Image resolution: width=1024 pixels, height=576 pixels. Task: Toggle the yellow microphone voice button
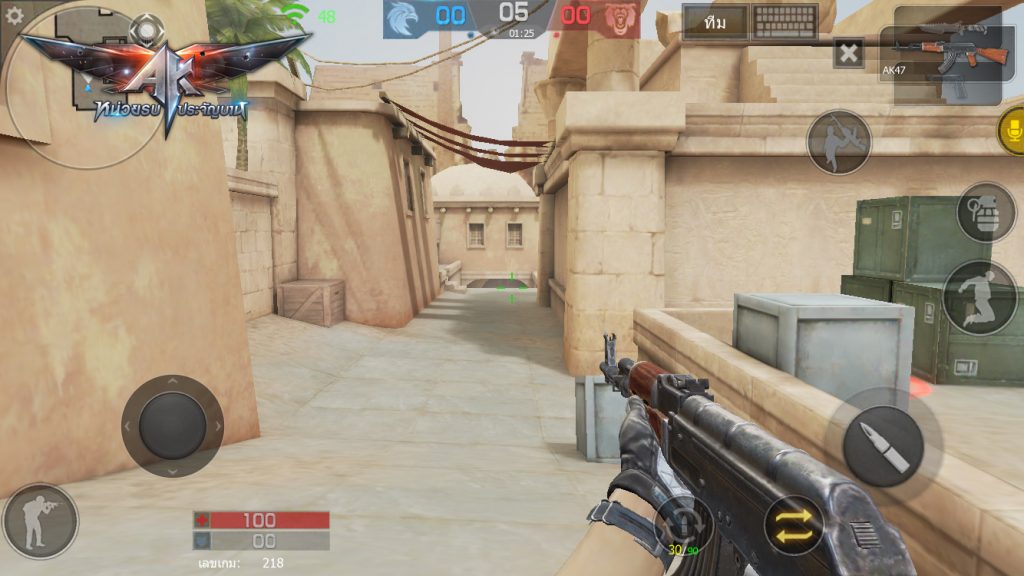click(x=1011, y=132)
